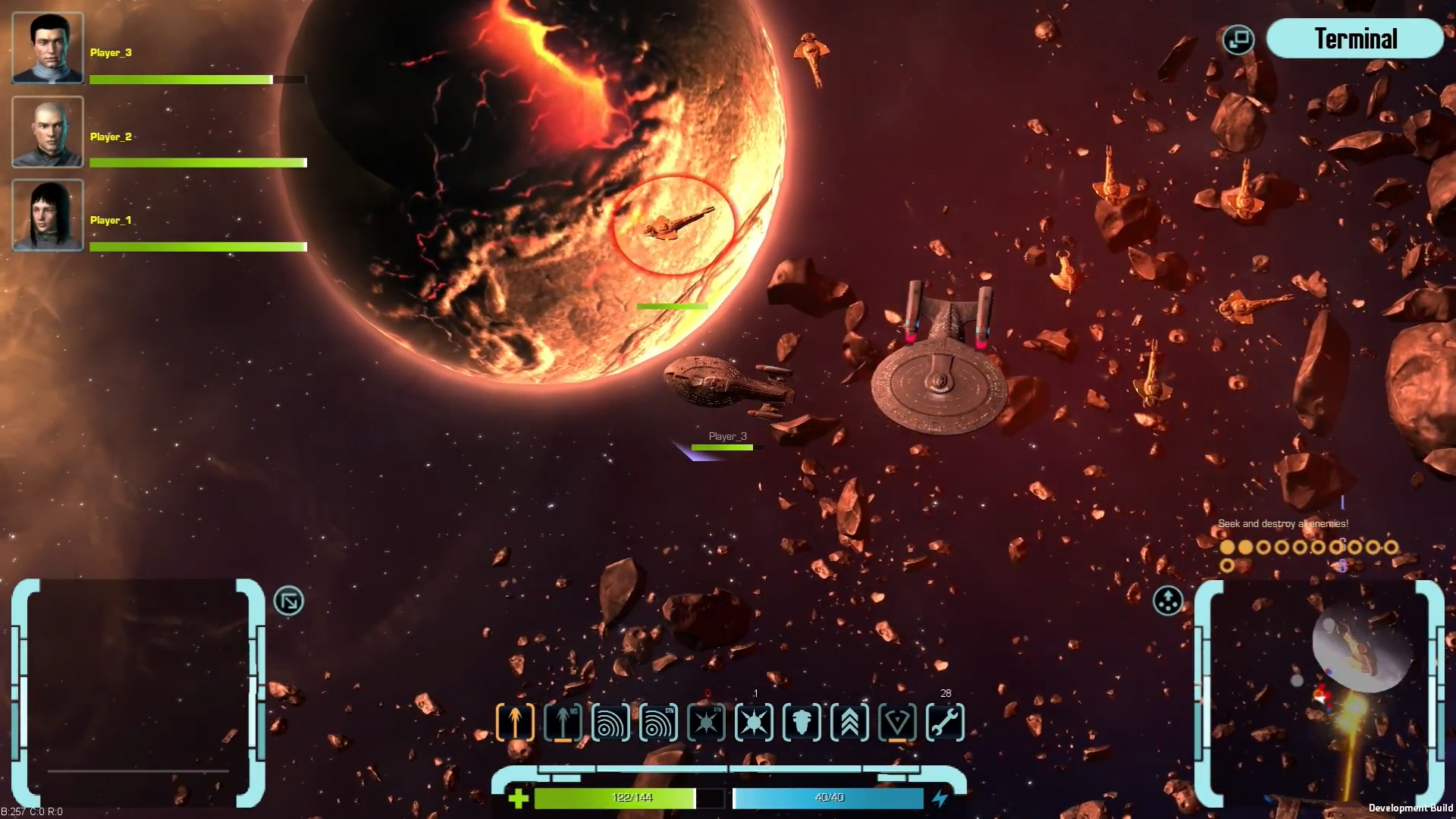Activate the STN scan ability on the hotbar
1456x819 pixels.
(659, 723)
